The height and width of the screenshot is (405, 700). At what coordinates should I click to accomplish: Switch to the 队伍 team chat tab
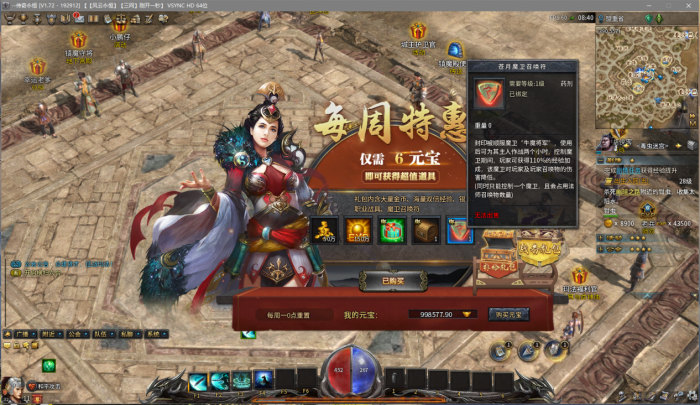coord(103,333)
